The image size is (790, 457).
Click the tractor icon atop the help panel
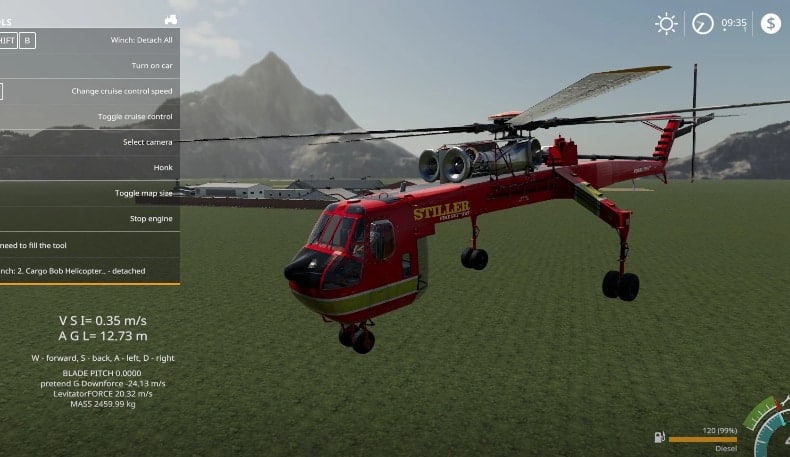pos(171,19)
